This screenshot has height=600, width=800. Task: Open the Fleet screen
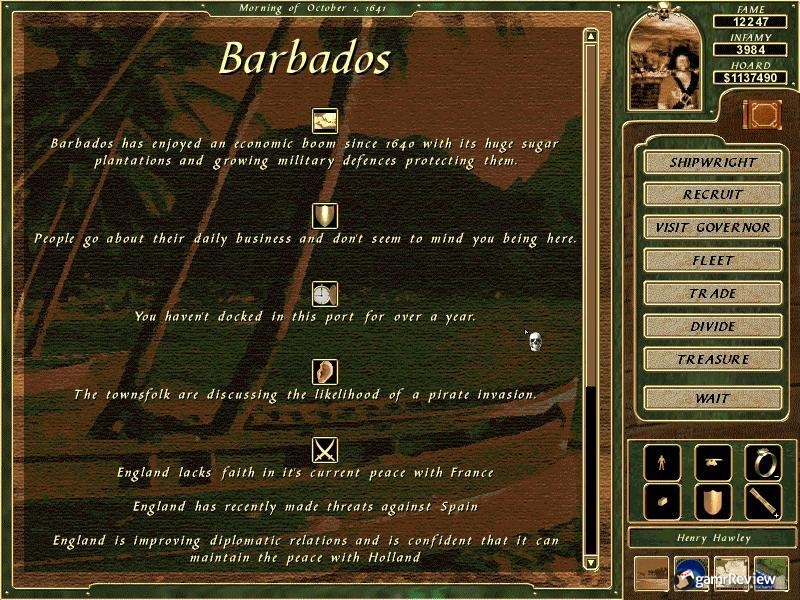click(712, 261)
